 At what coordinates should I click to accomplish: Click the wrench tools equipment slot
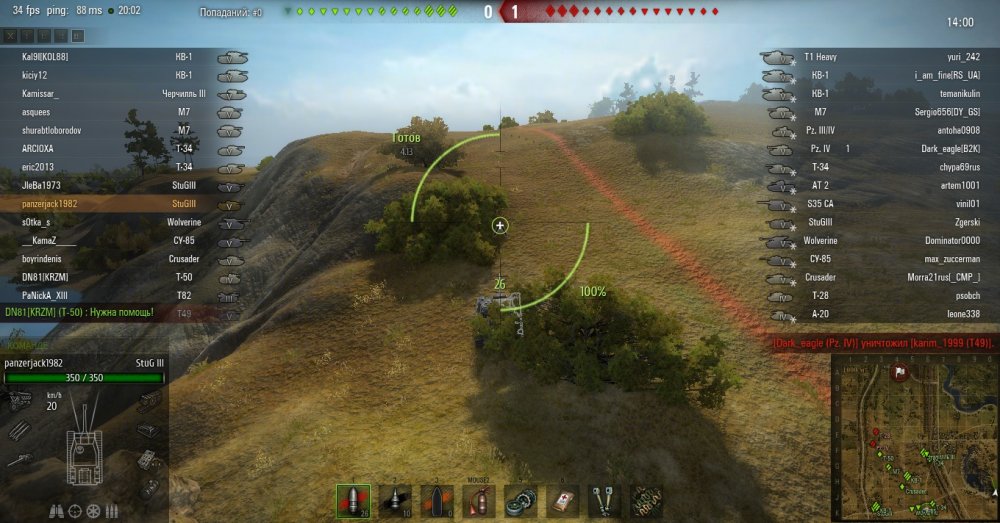pyautogui.click(x=604, y=501)
